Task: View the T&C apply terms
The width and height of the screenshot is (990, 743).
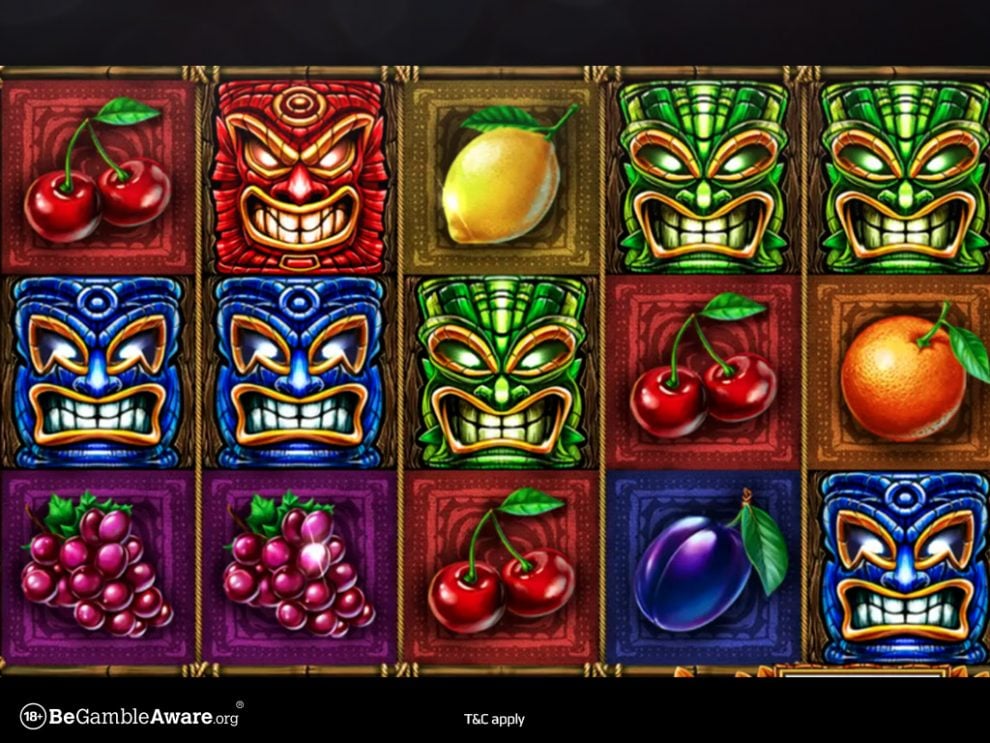Action: pos(494,719)
